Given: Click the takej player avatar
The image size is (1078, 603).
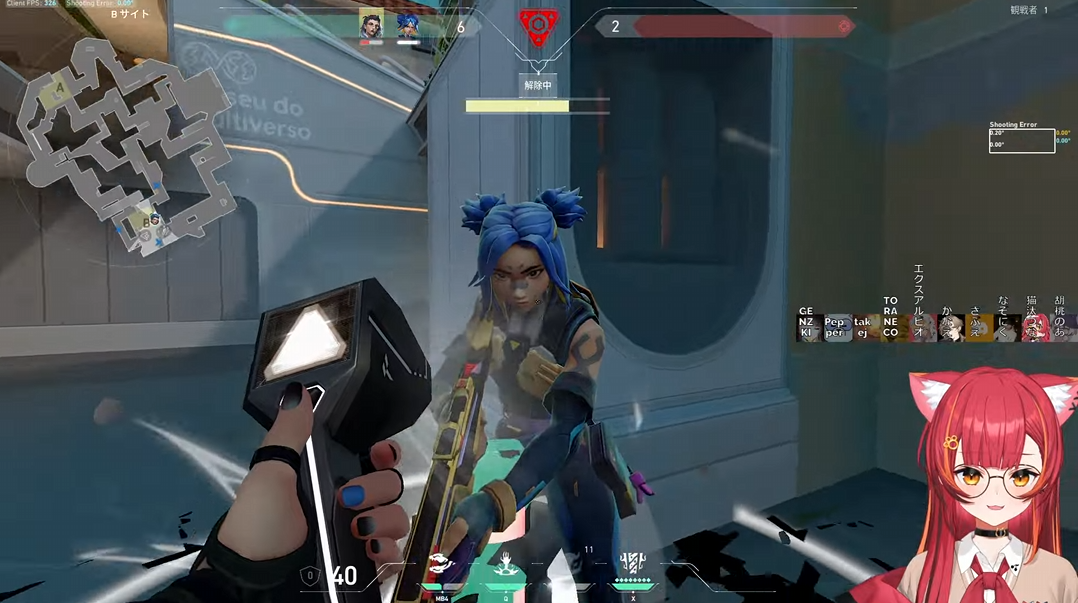Looking at the screenshot, I should click(864, 328).
